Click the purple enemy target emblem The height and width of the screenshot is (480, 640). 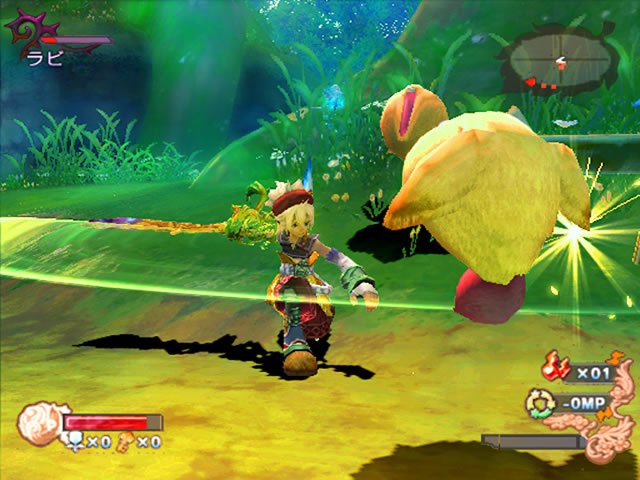point(27,37)
